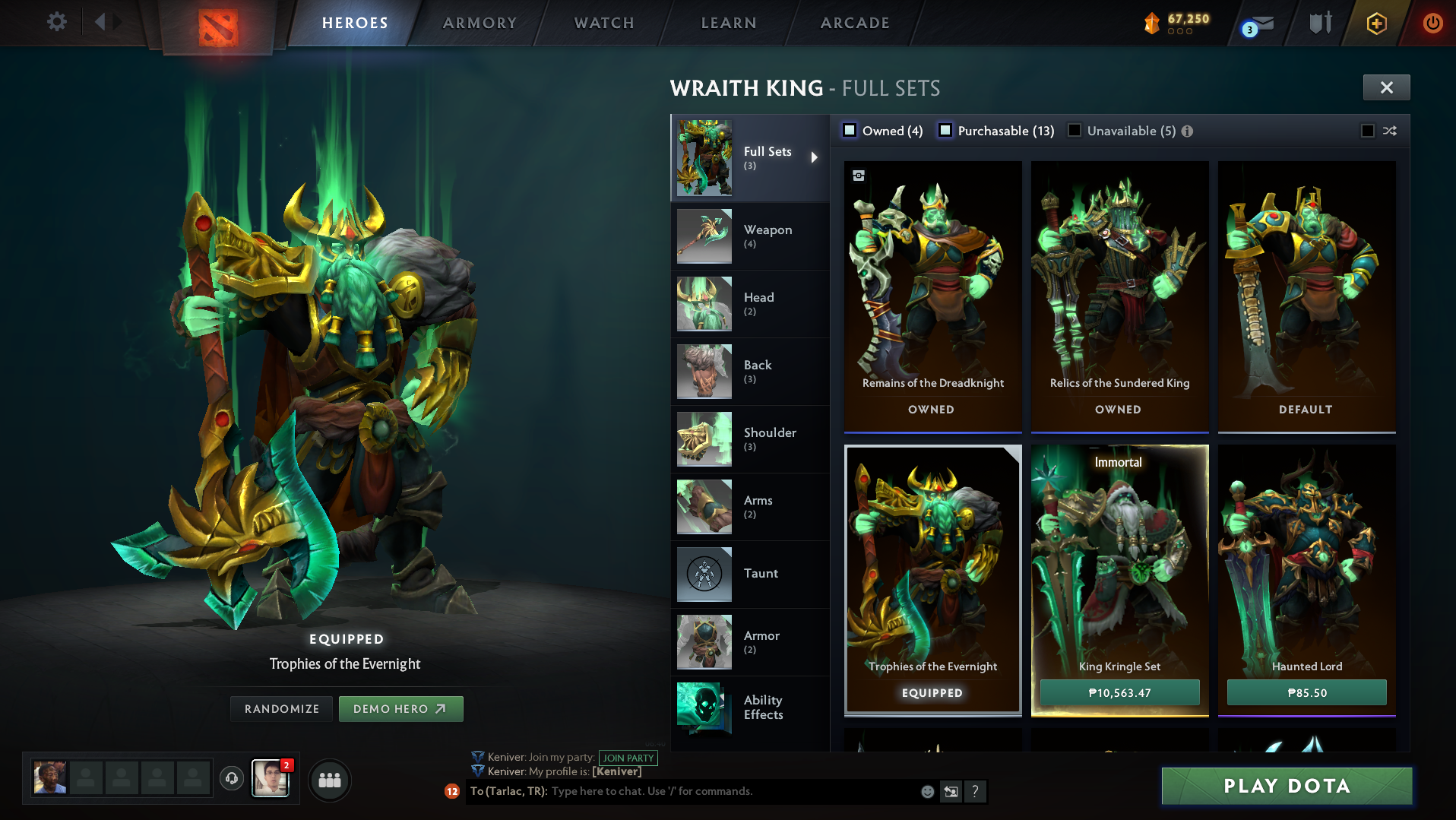Open the emoticon picker in chat
Viewport: 1456px width, 820px height.
point(927,791)
